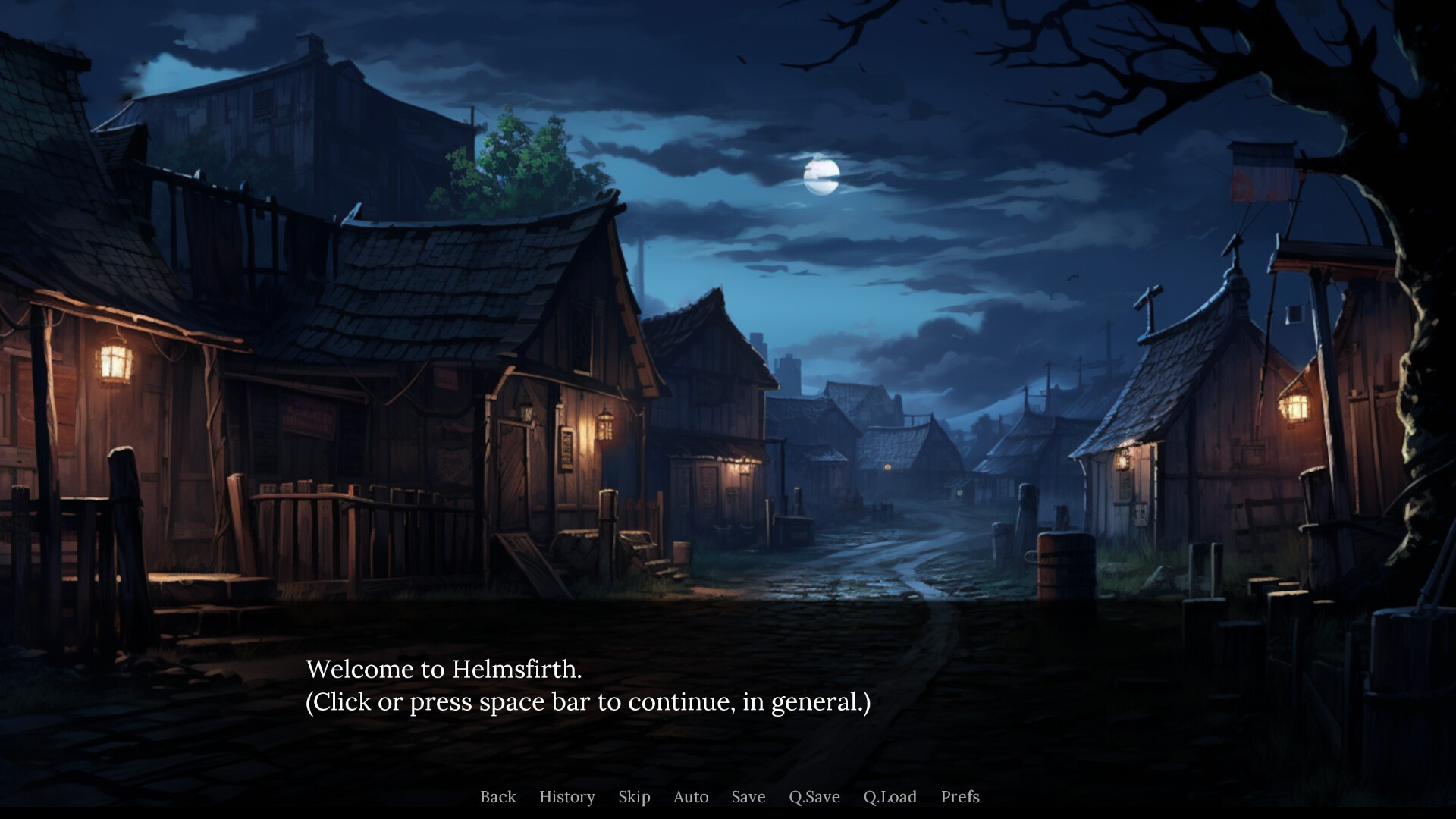Select Skip from the quick menu
Image resolution: width=1456 pixels, height=819 pixels.
coord(634,797)
